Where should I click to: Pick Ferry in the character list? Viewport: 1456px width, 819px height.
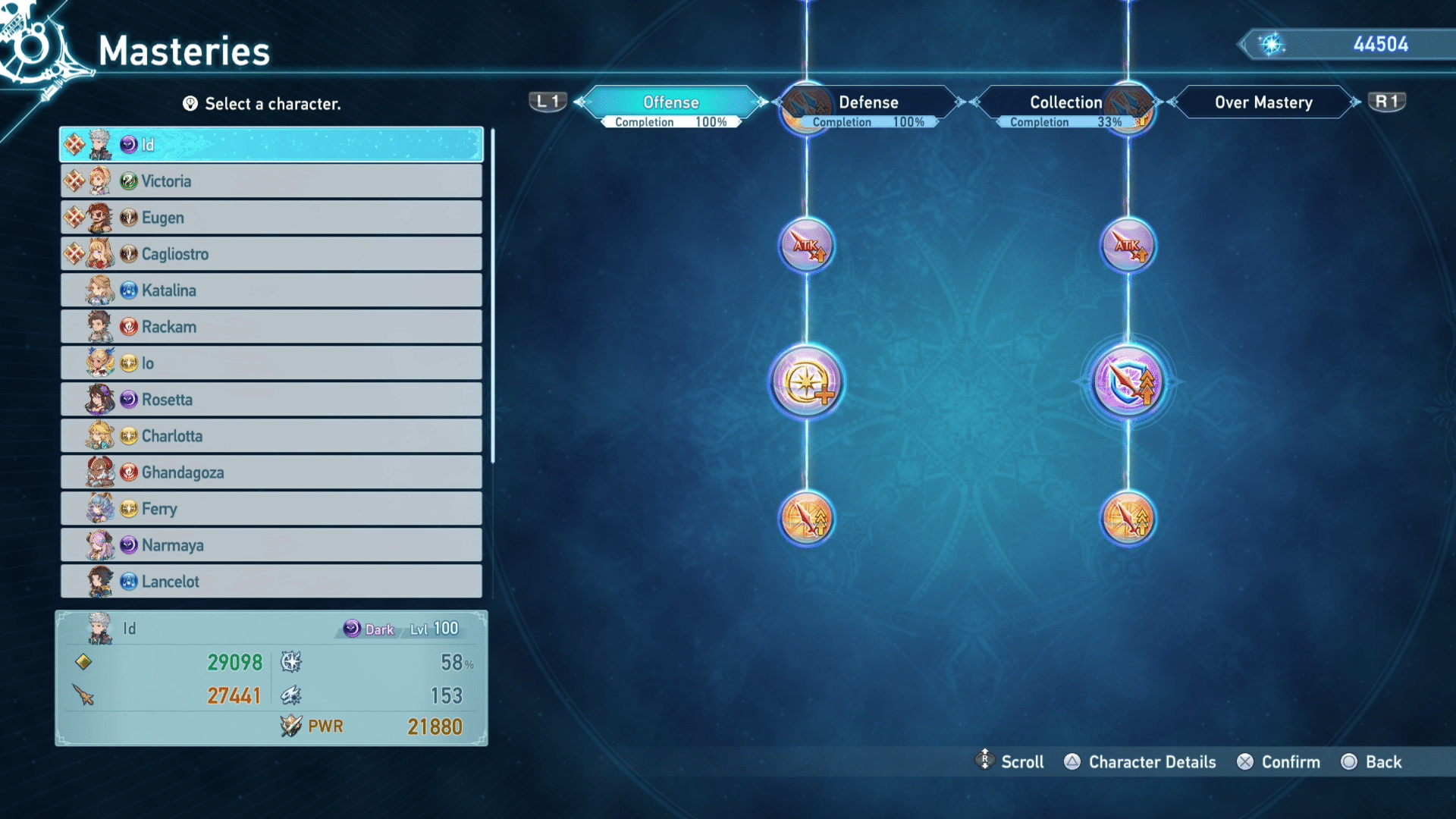pyautogui.click(x=271, y=509)
